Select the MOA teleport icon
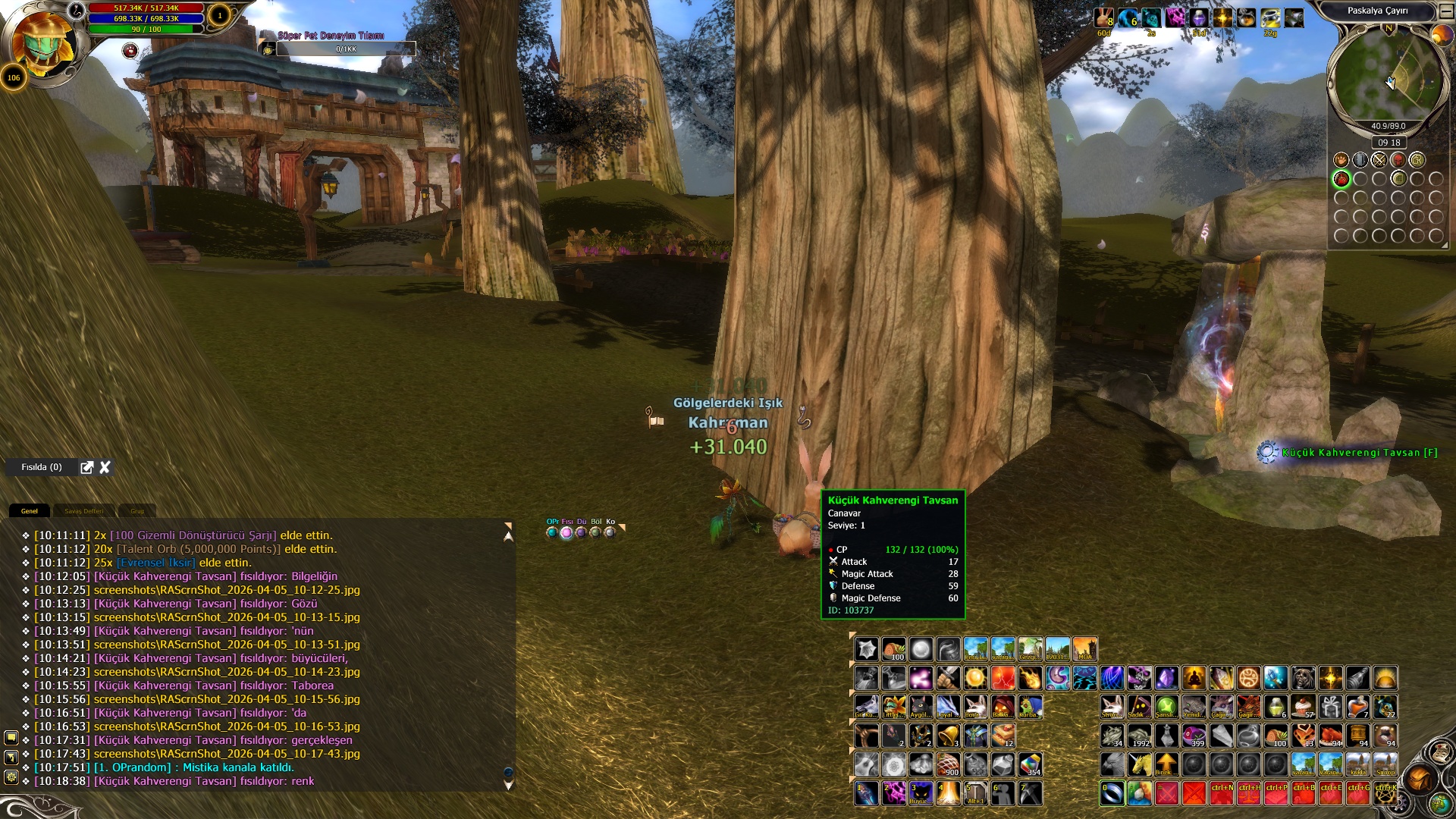The width and height of the screenshot is (1456, 819). pos(1084,649)
